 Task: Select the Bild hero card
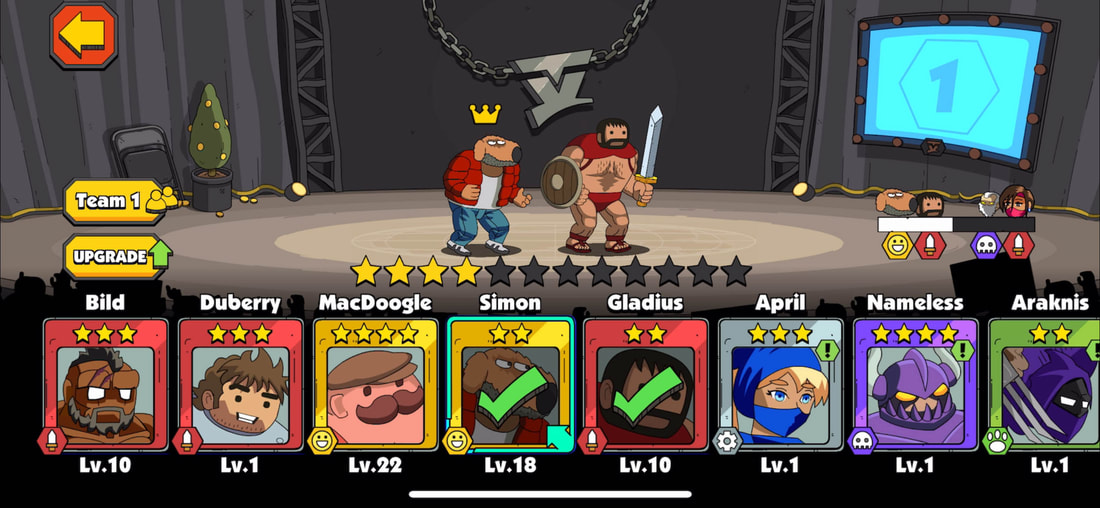click(x=105, y=383)
